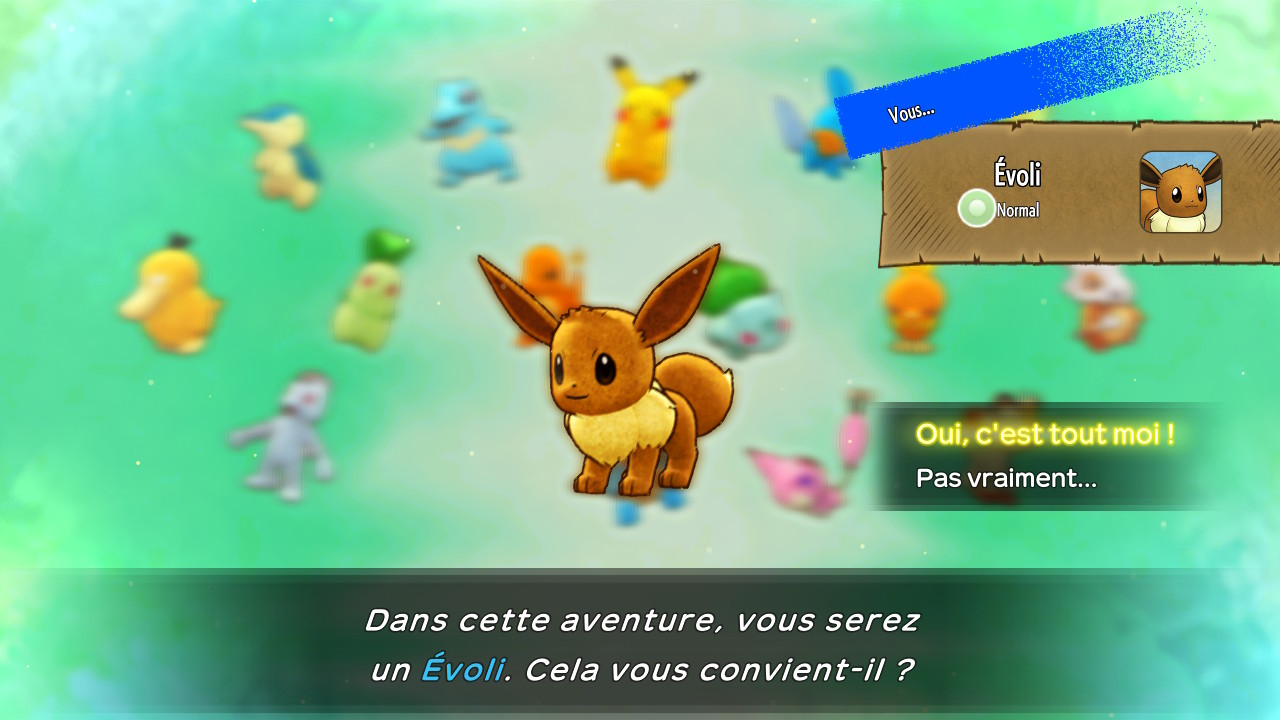Open the Vous... banner
Screen dimensions: 1280x720
910,111
